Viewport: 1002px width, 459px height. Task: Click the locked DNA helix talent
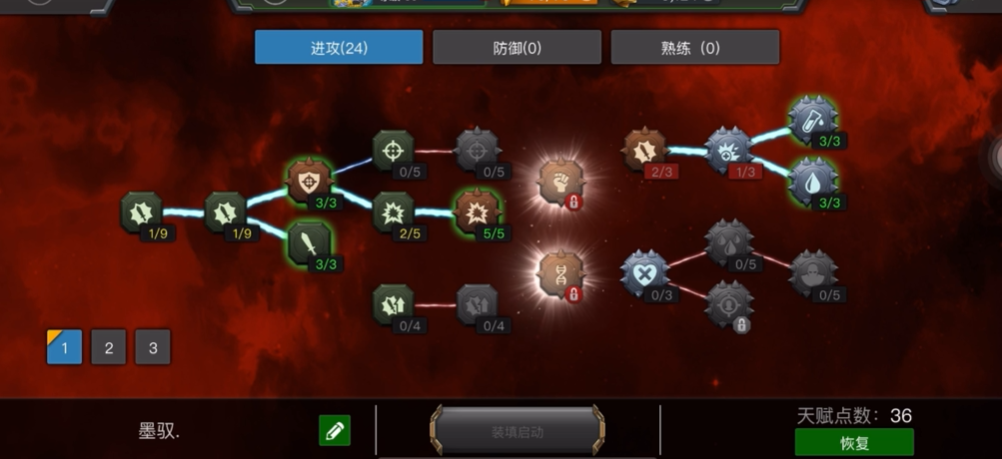561,273
